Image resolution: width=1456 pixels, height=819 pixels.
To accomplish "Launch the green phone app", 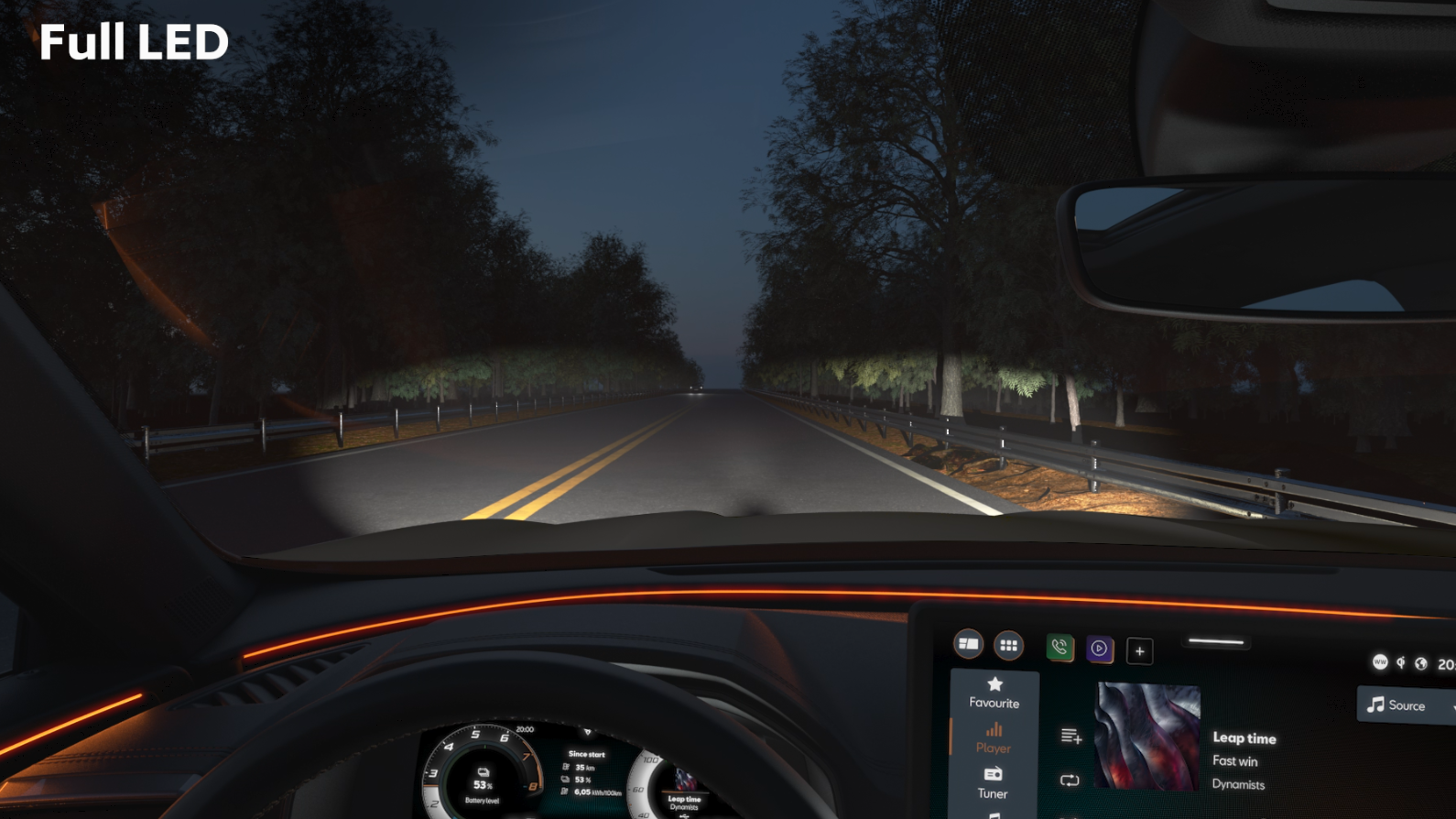I will [1059, 648].
